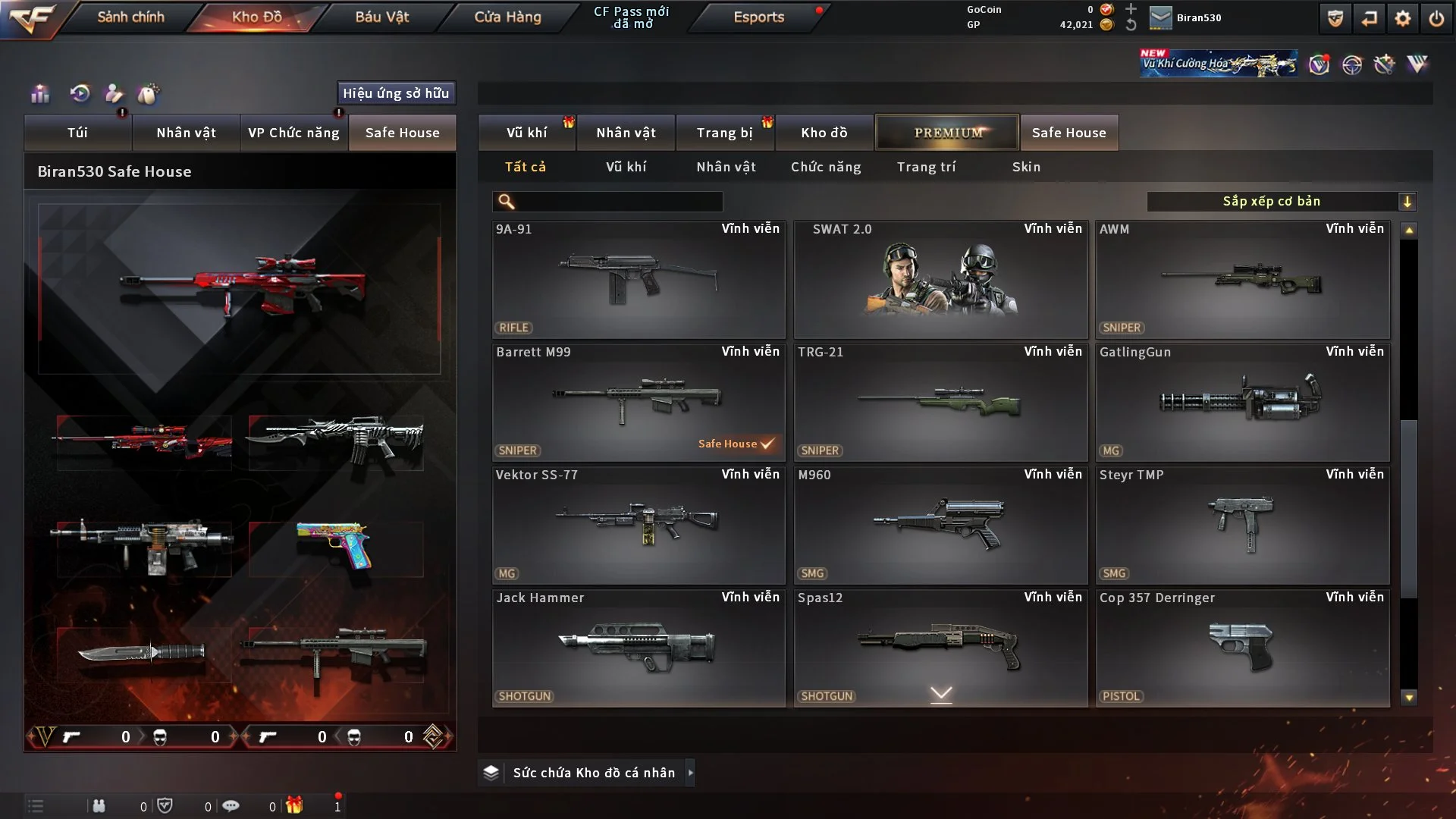
Task: Switch to the PREMIUM inventory tab
Action: [x=947, y=133]
